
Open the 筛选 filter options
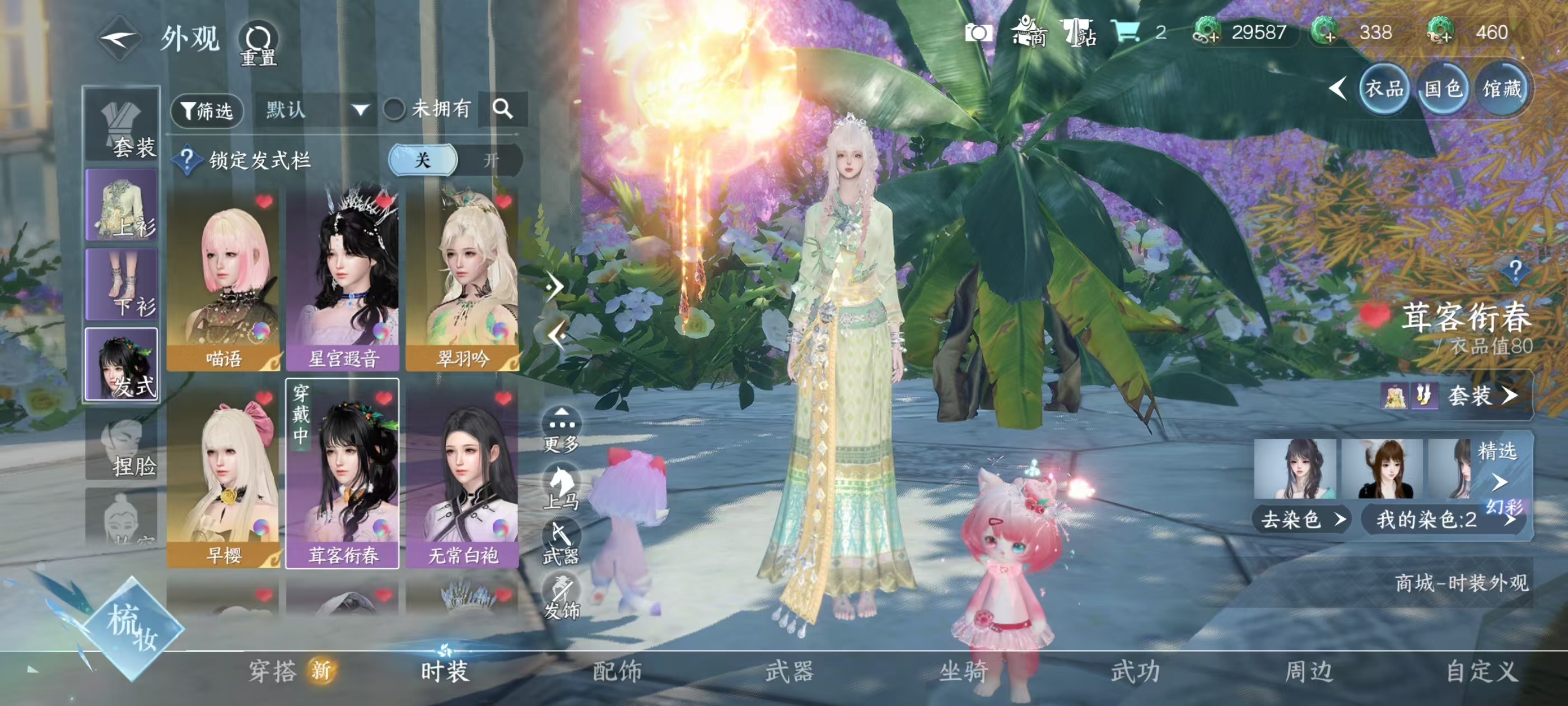point(207,110)
